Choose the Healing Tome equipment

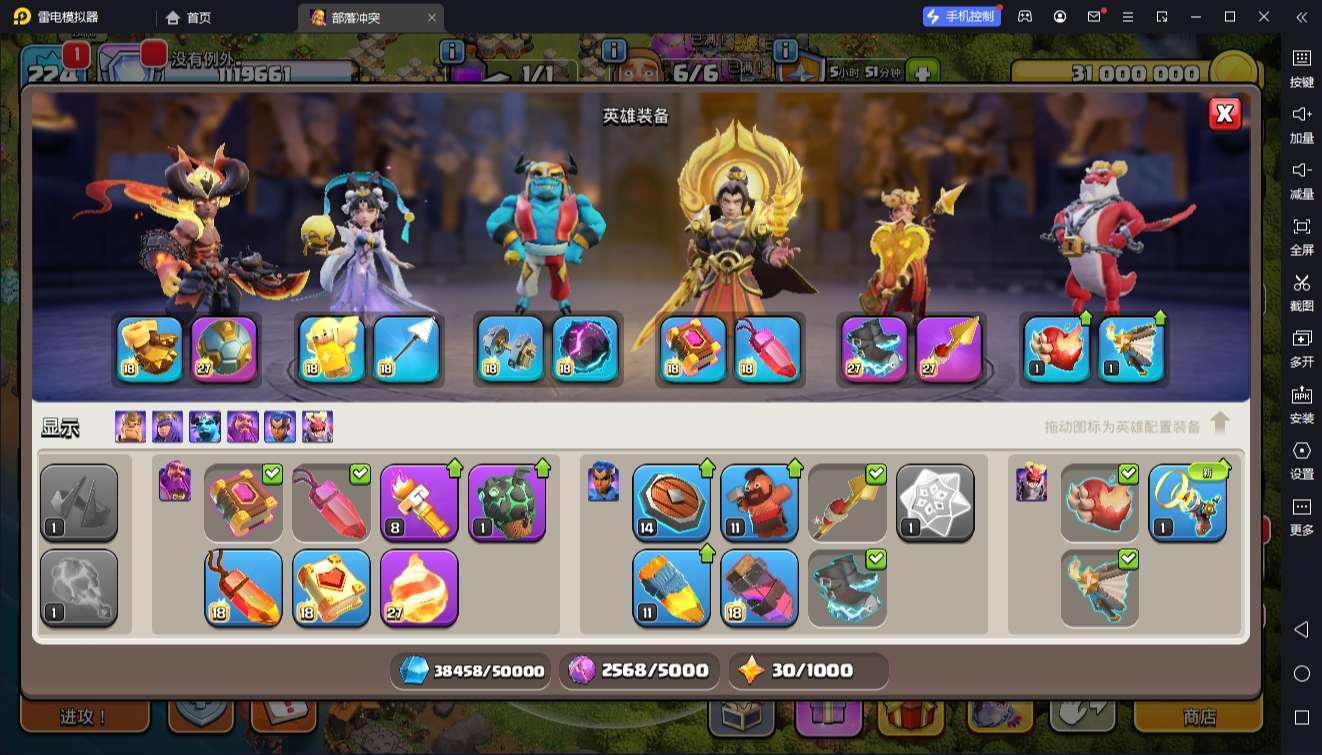331,588
